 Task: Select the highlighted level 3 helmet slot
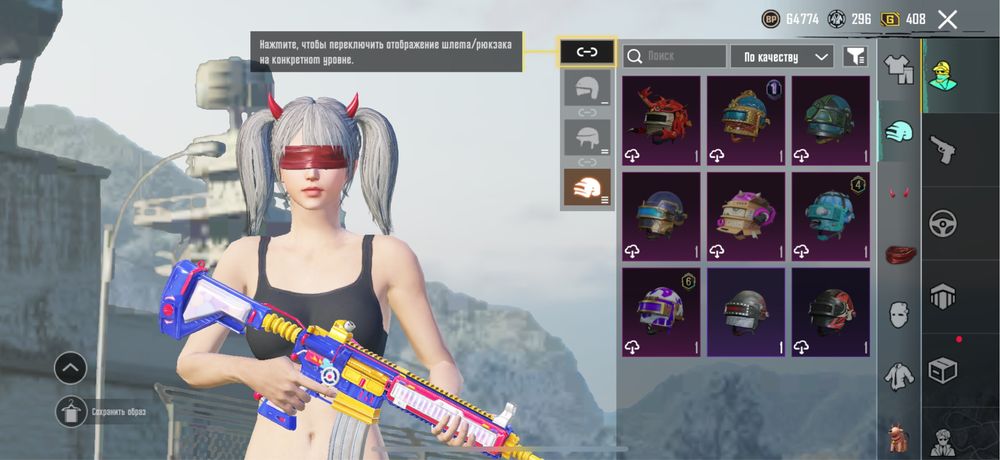[587, 187]
